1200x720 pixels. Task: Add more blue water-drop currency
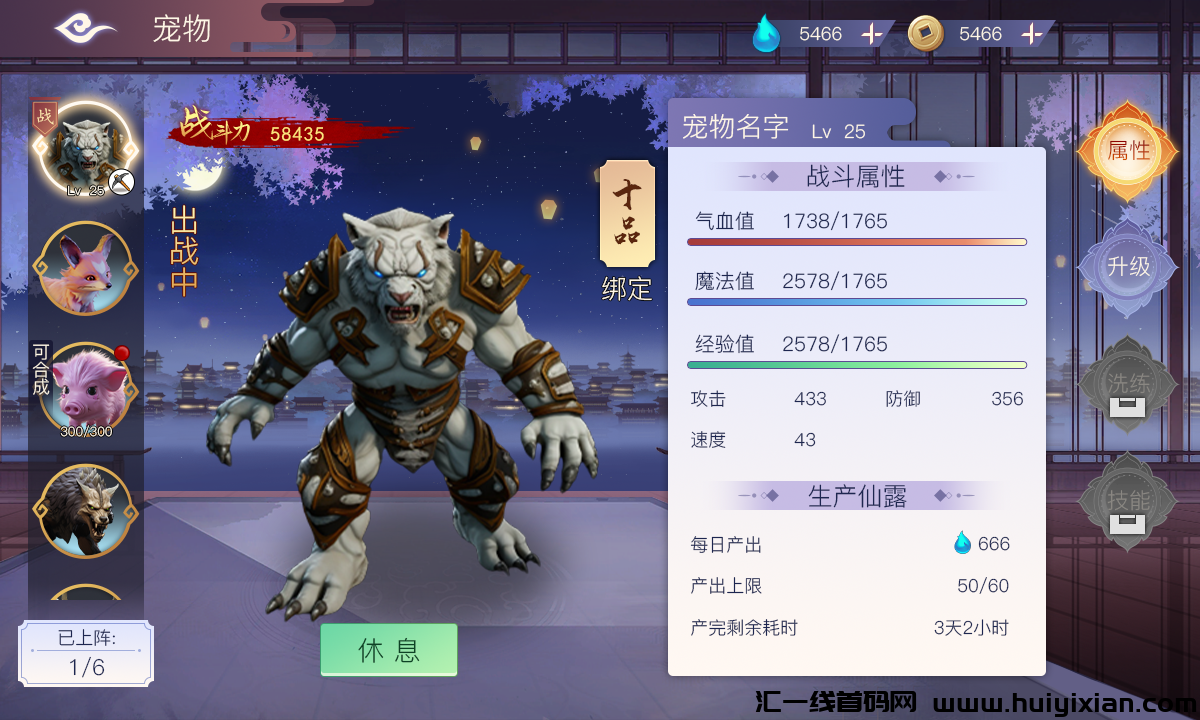coord(872,34)
